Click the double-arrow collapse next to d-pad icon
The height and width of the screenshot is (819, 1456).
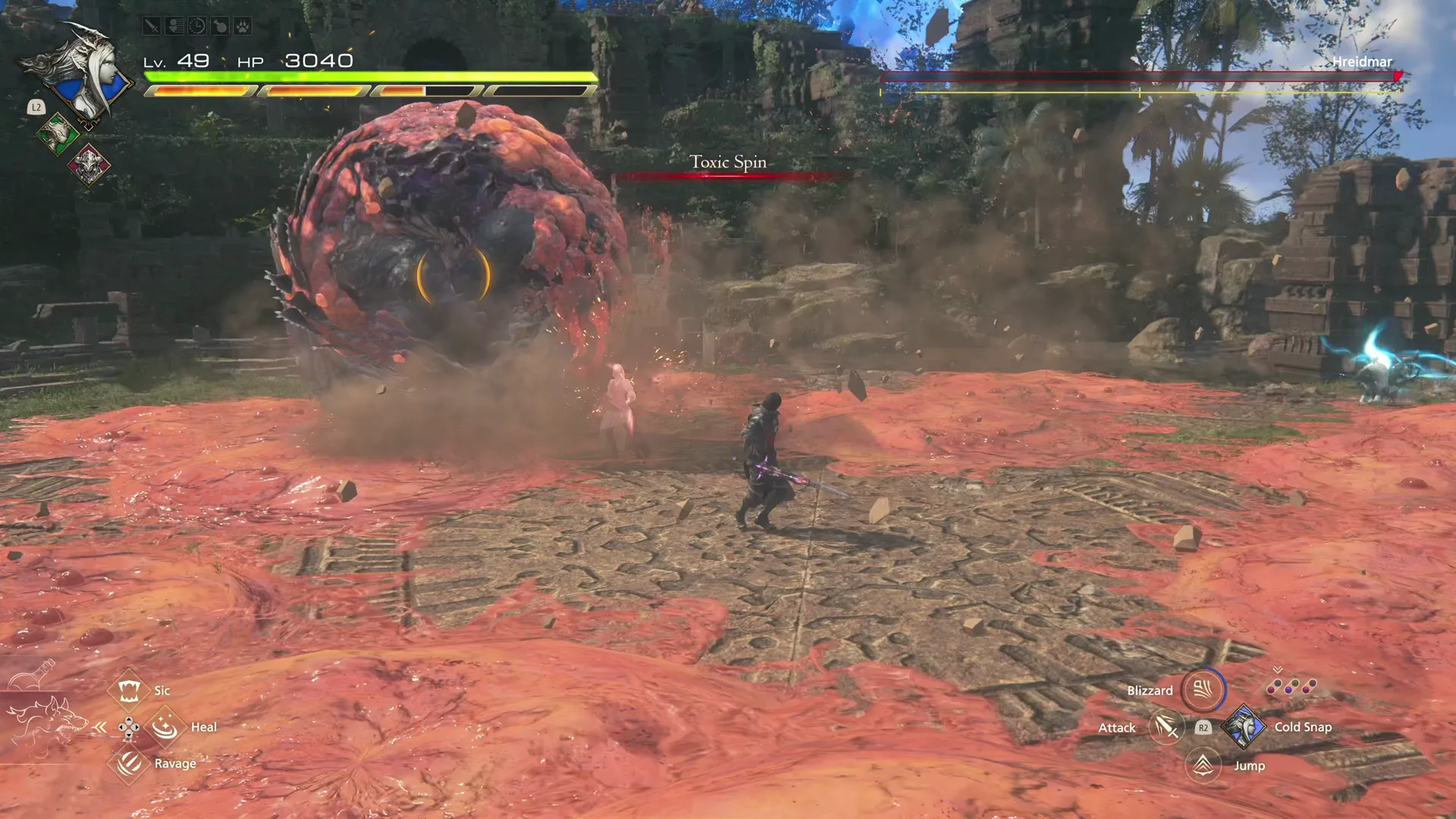click(99, 726)
